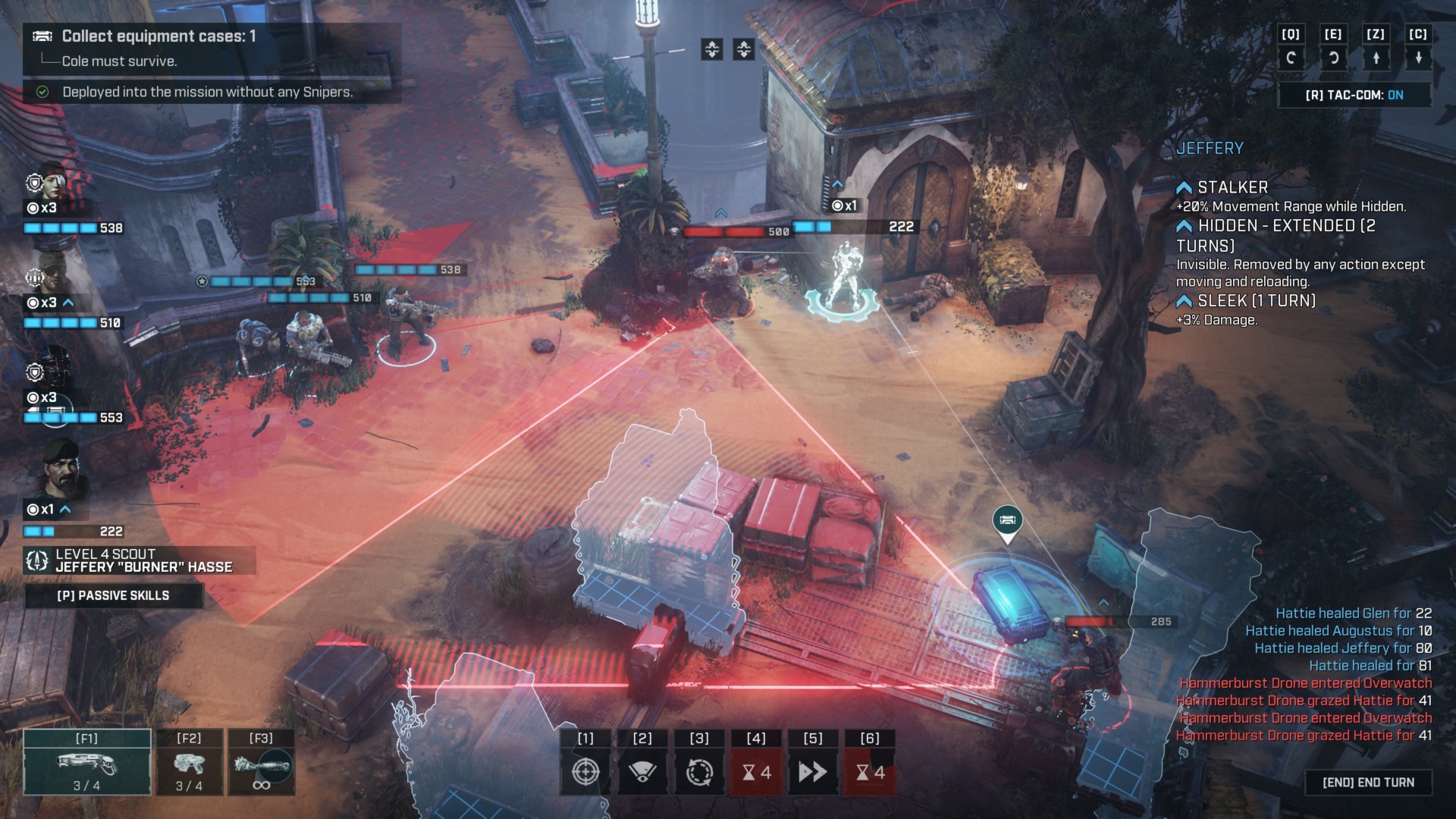Click the equipment case objective marker
Screen dimensions: 1456x819
(1007, 521)
